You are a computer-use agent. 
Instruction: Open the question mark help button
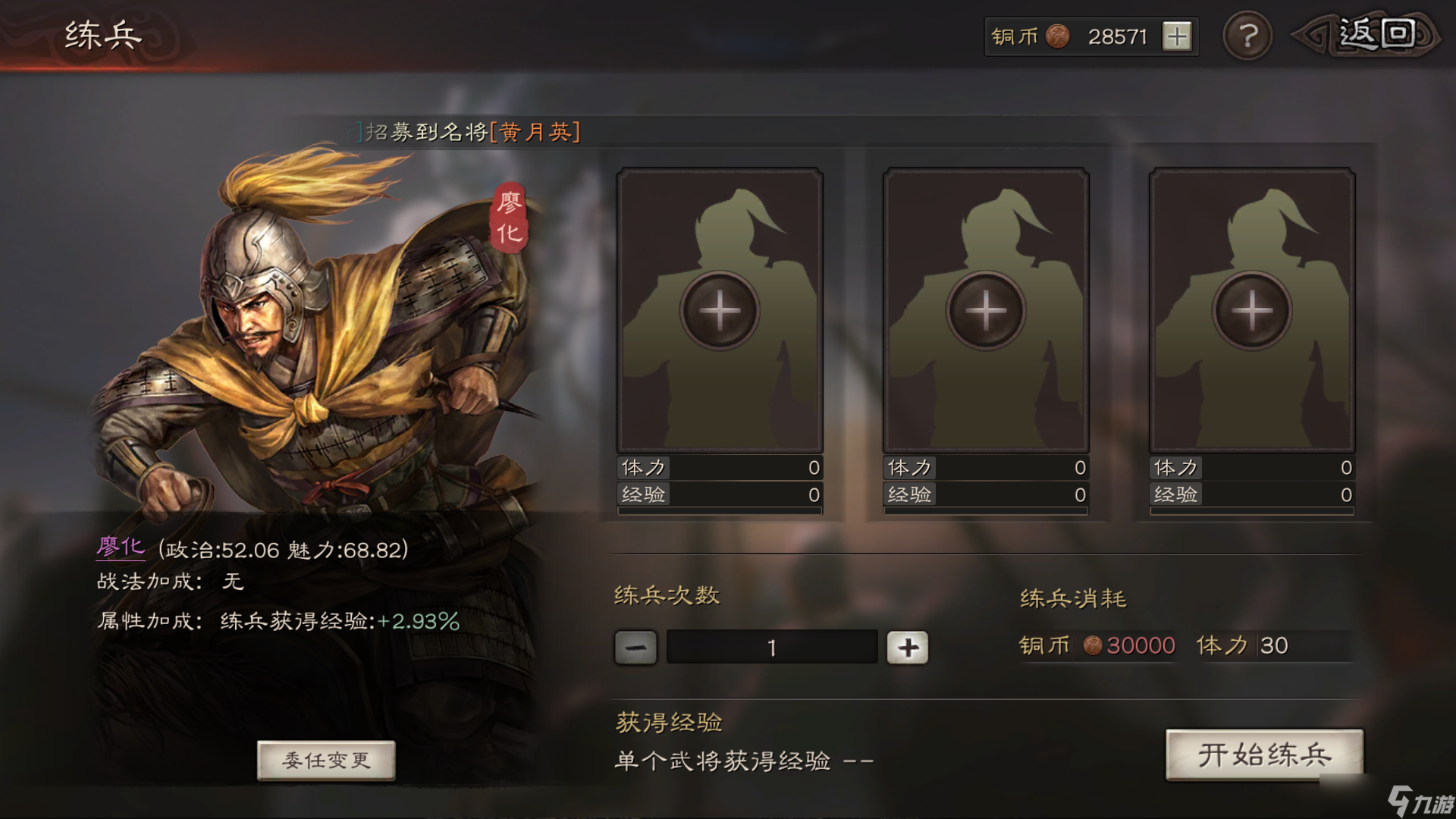pyautogui.click(x=1247, y=36)
